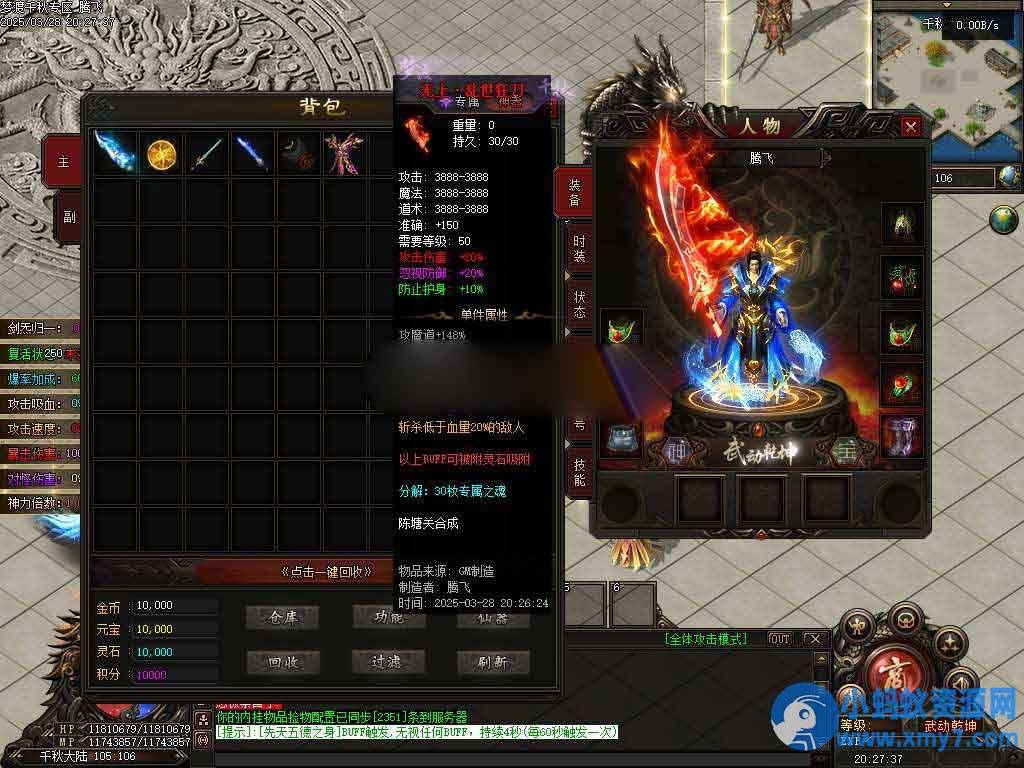Select the blue flame blade item
This screenshot has width=1024, height=768.
click(115, 154)
